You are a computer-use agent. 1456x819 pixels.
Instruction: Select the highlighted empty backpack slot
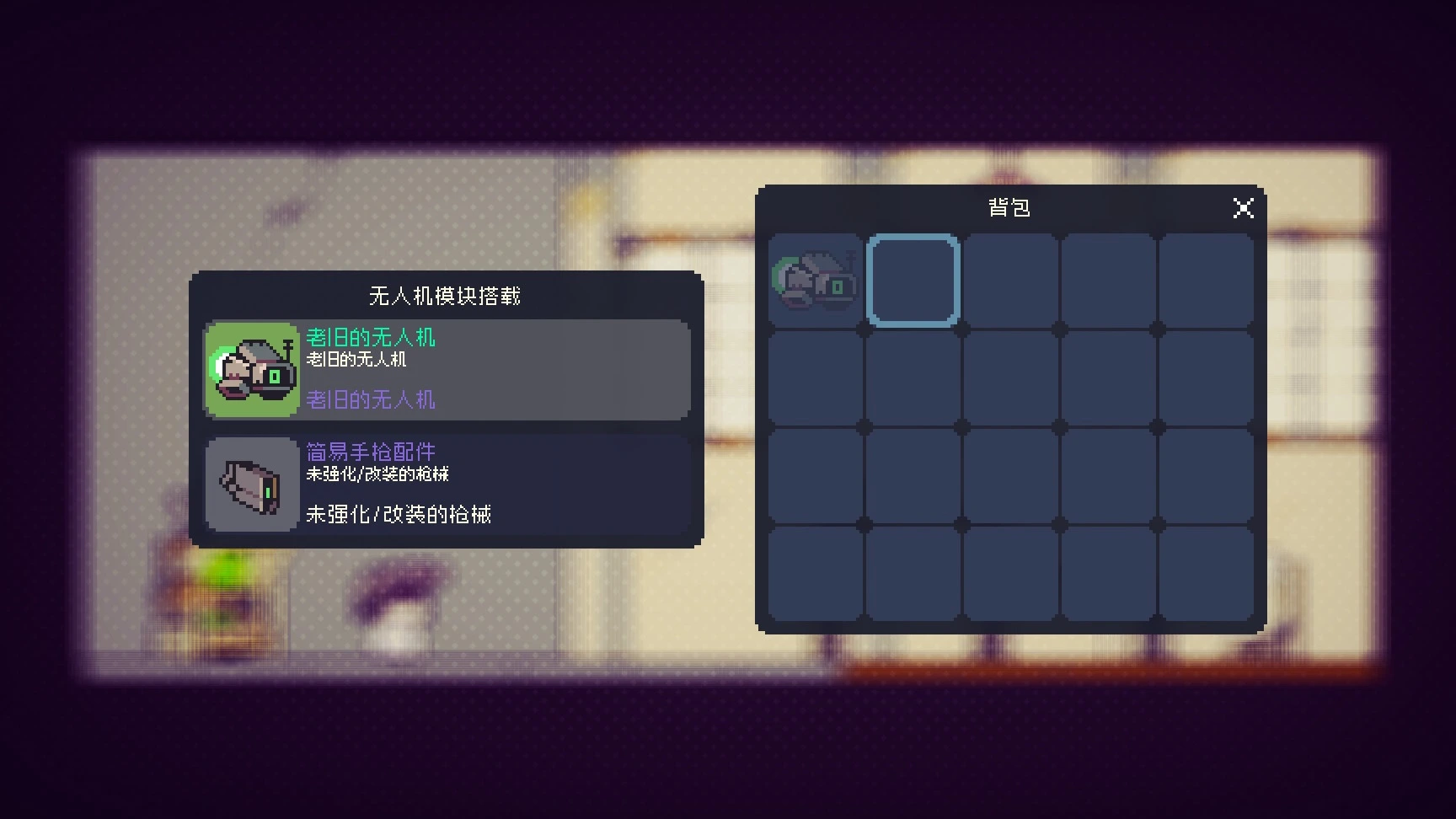click(913, 279)
